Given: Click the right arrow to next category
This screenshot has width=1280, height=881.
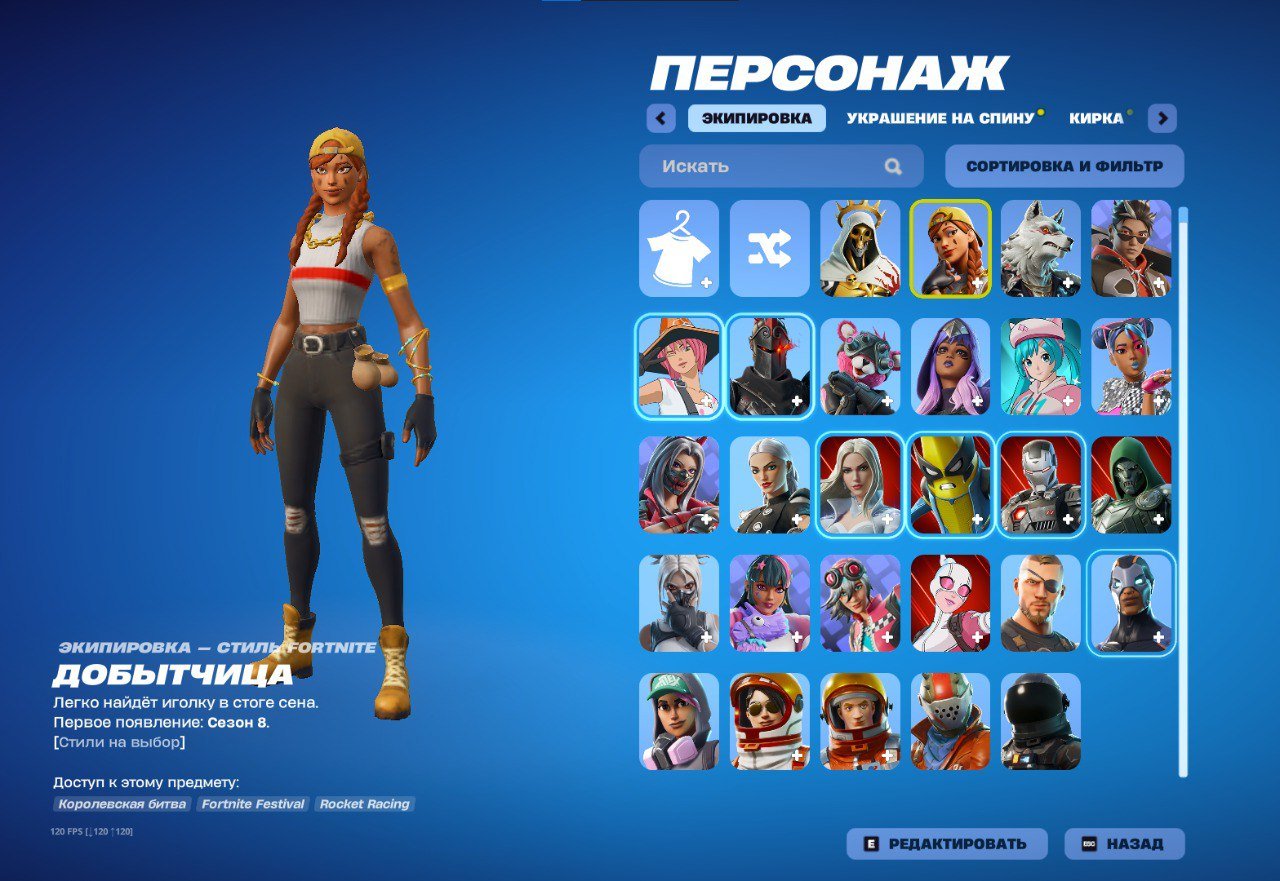Looking at the screenshot, I should [1162, 118].
